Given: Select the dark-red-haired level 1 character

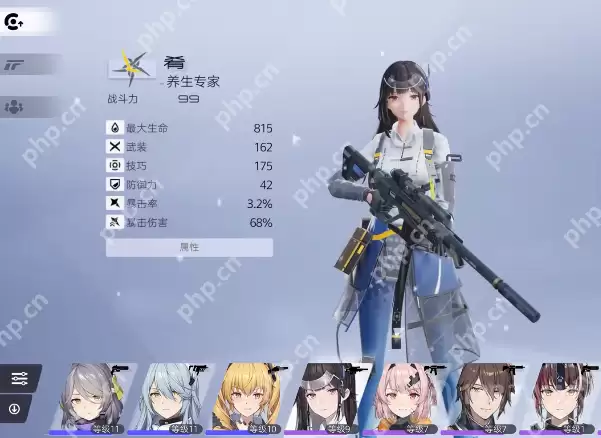Looking at the screenshot, I should [560, 399].
